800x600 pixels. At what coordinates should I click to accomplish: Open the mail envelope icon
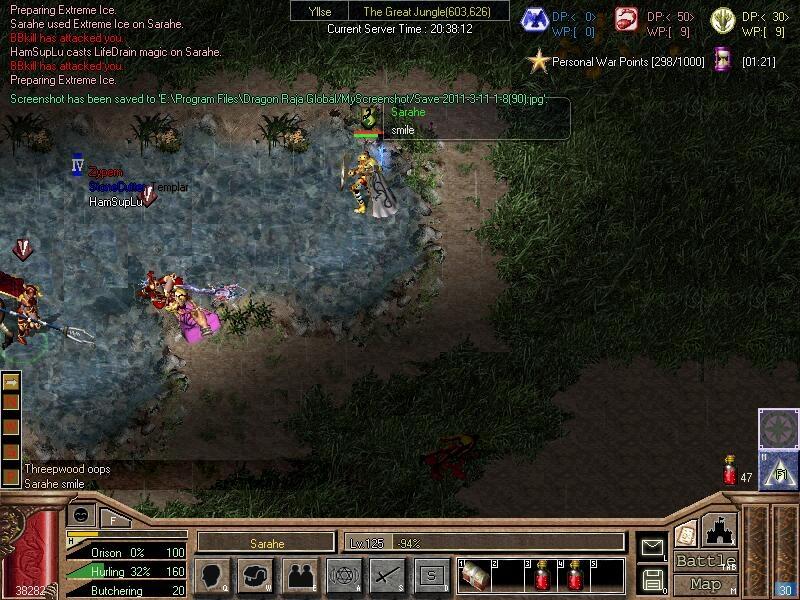(652, 546)
